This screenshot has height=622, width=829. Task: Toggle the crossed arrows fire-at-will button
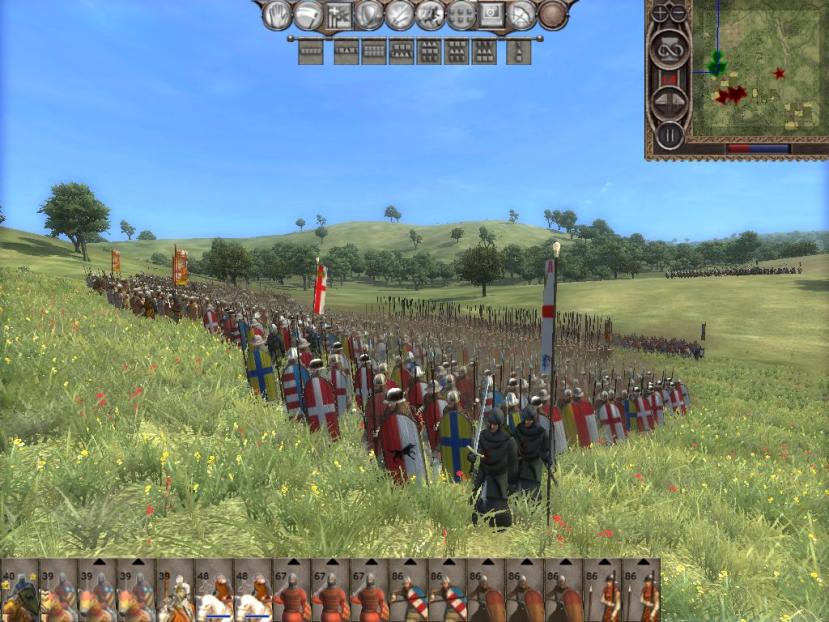click(400, 14)
